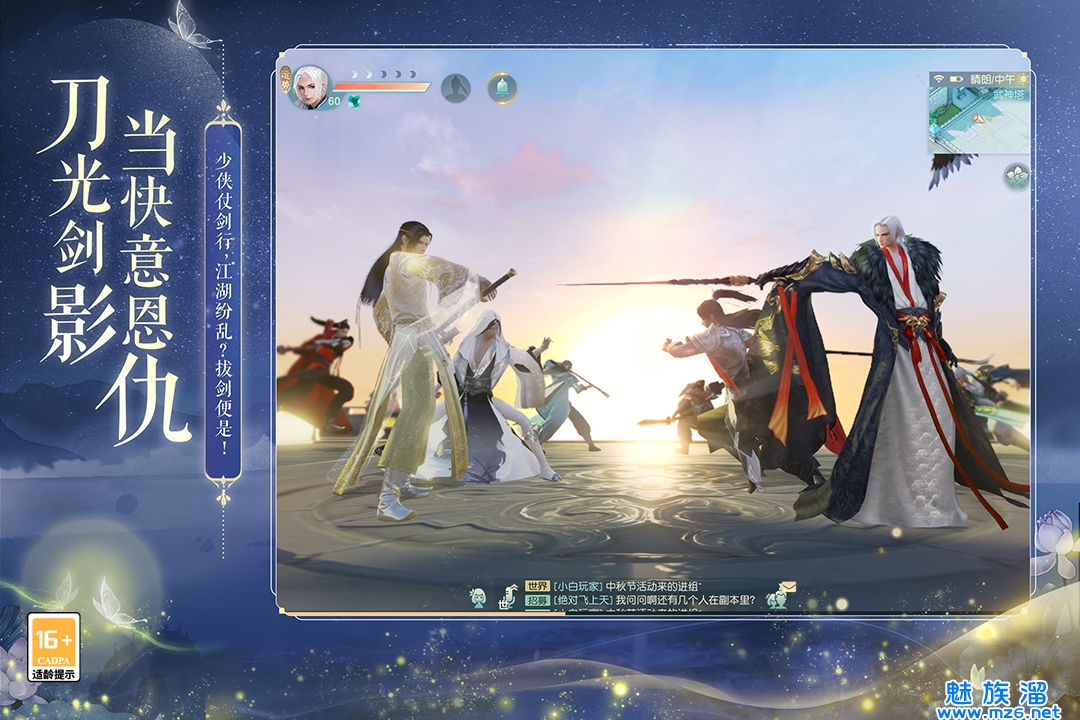Open the friends icon with envelope
This screenshot has width=1080, height=720.
(779, 595)
